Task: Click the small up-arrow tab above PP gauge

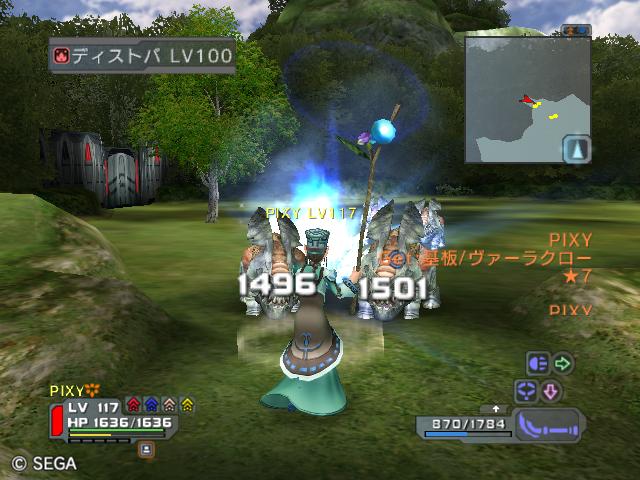Action: pos(495,409)
